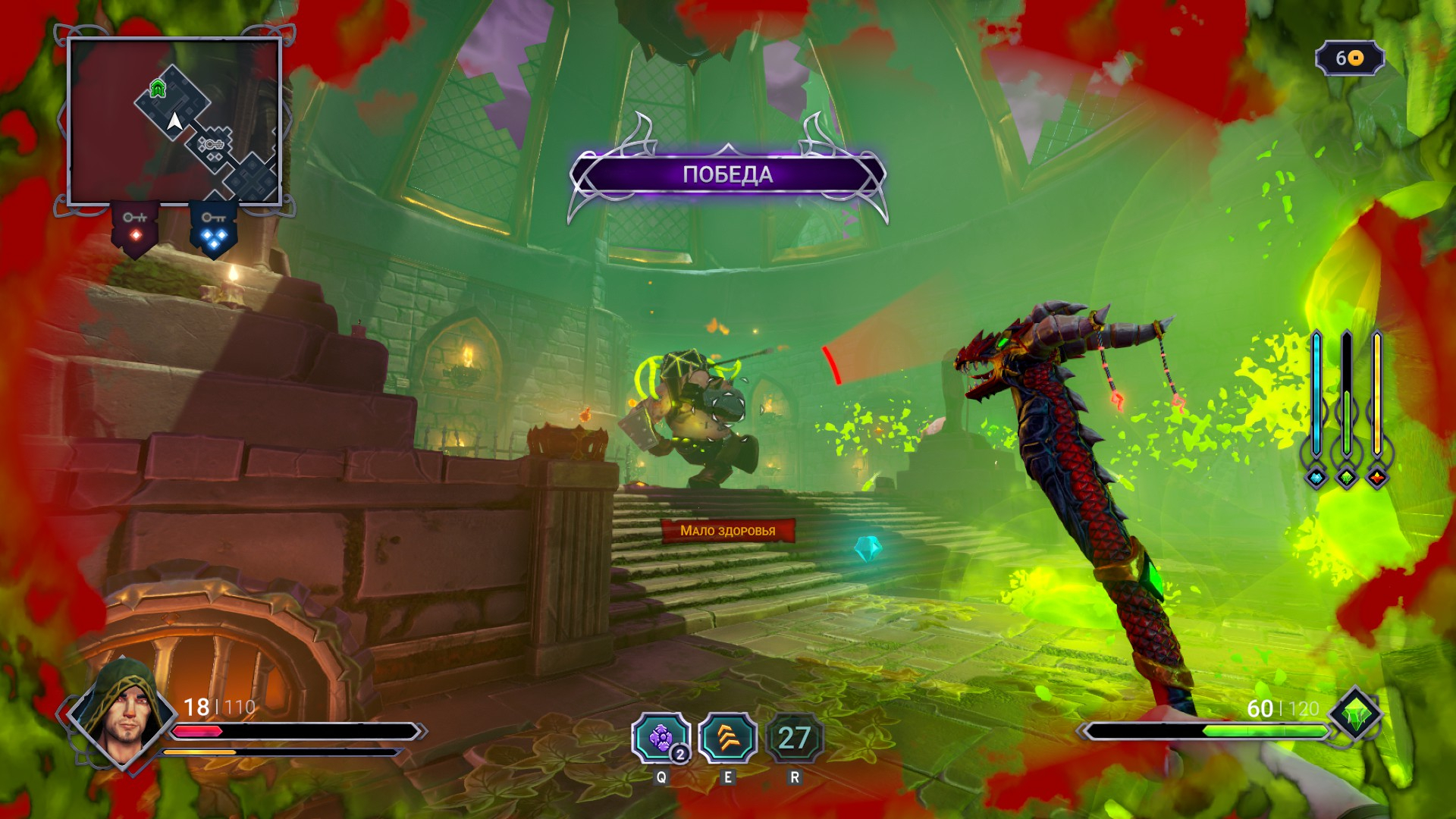This screenshot has width=1456, height=819.
Task: Activate the orange chevron dash ability
Action: [727, 738]
